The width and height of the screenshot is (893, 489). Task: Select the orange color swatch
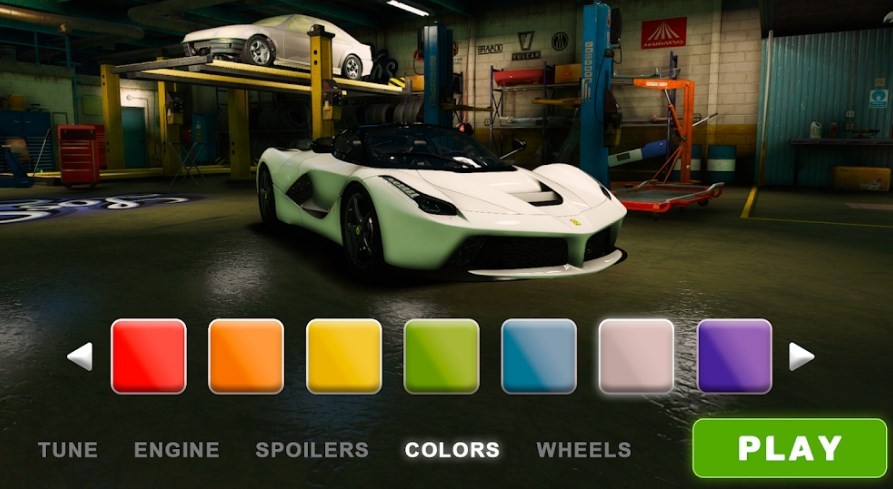coord(246,356)
